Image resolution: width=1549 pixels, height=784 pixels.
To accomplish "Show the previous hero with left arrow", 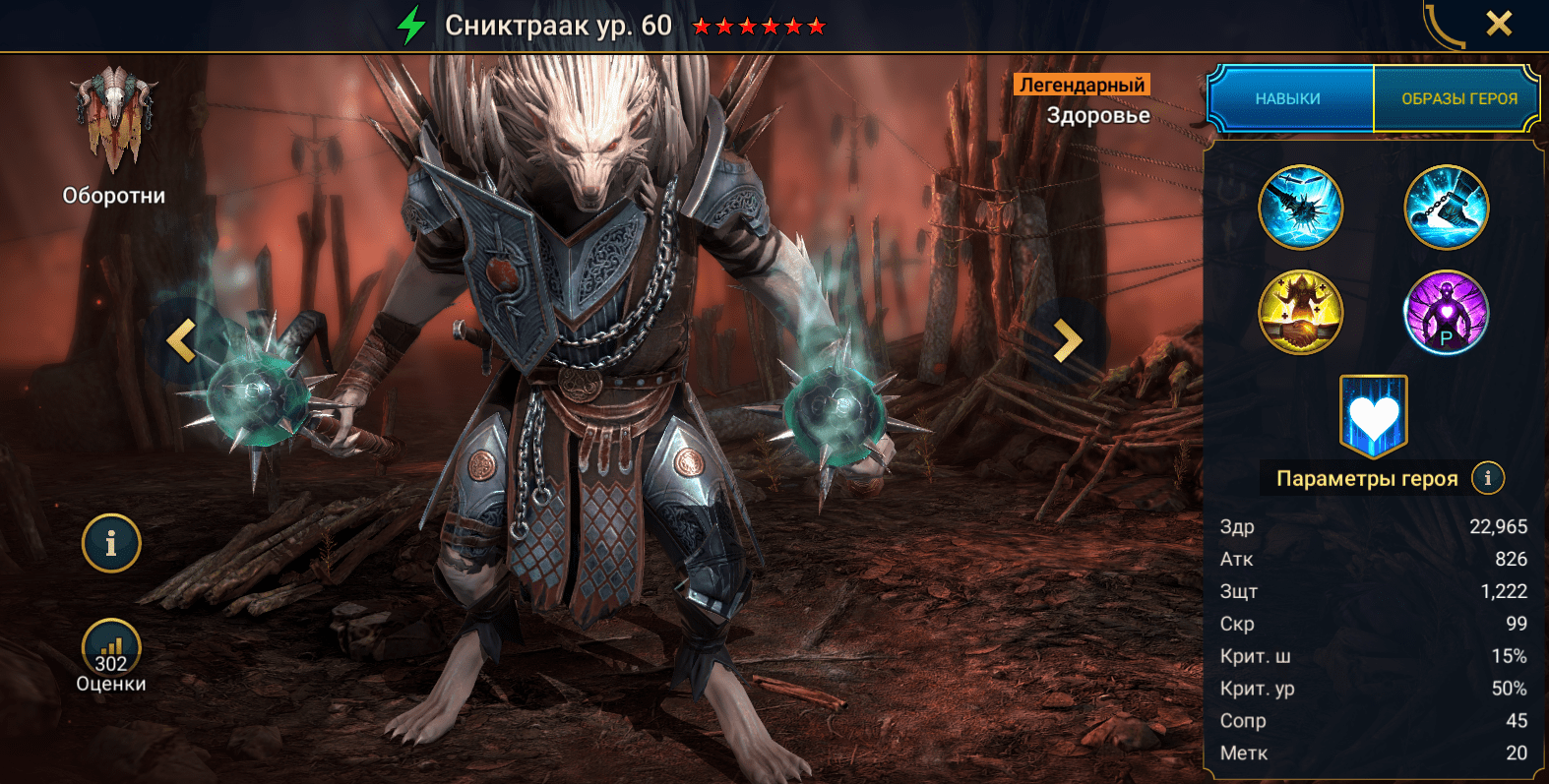I will (182, 340).
